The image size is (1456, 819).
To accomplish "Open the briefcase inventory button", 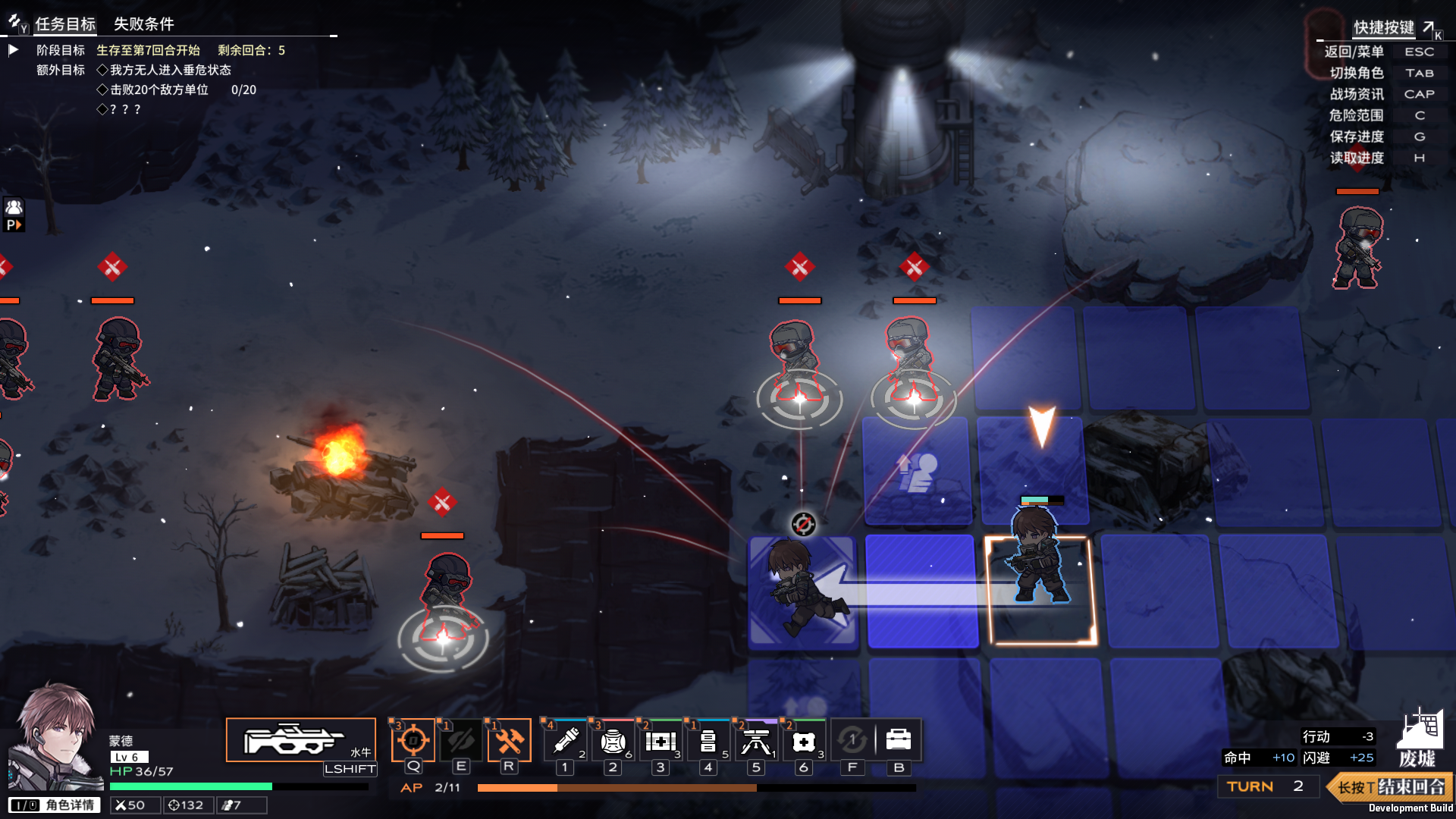I will click(899, 740).
